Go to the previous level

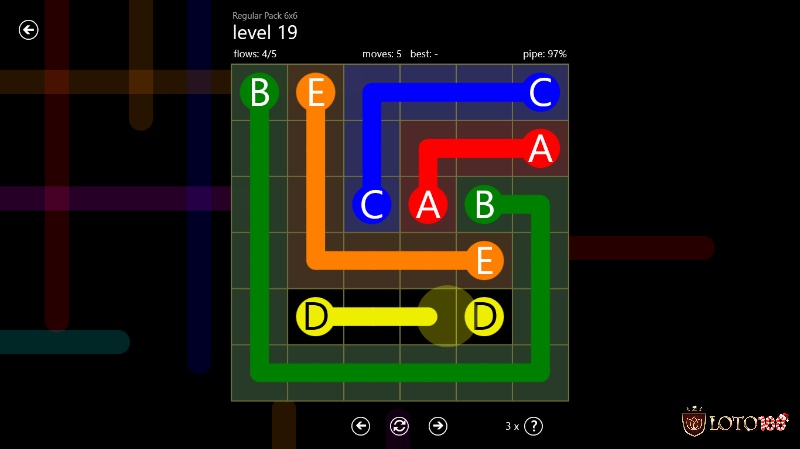click(361, 426)
